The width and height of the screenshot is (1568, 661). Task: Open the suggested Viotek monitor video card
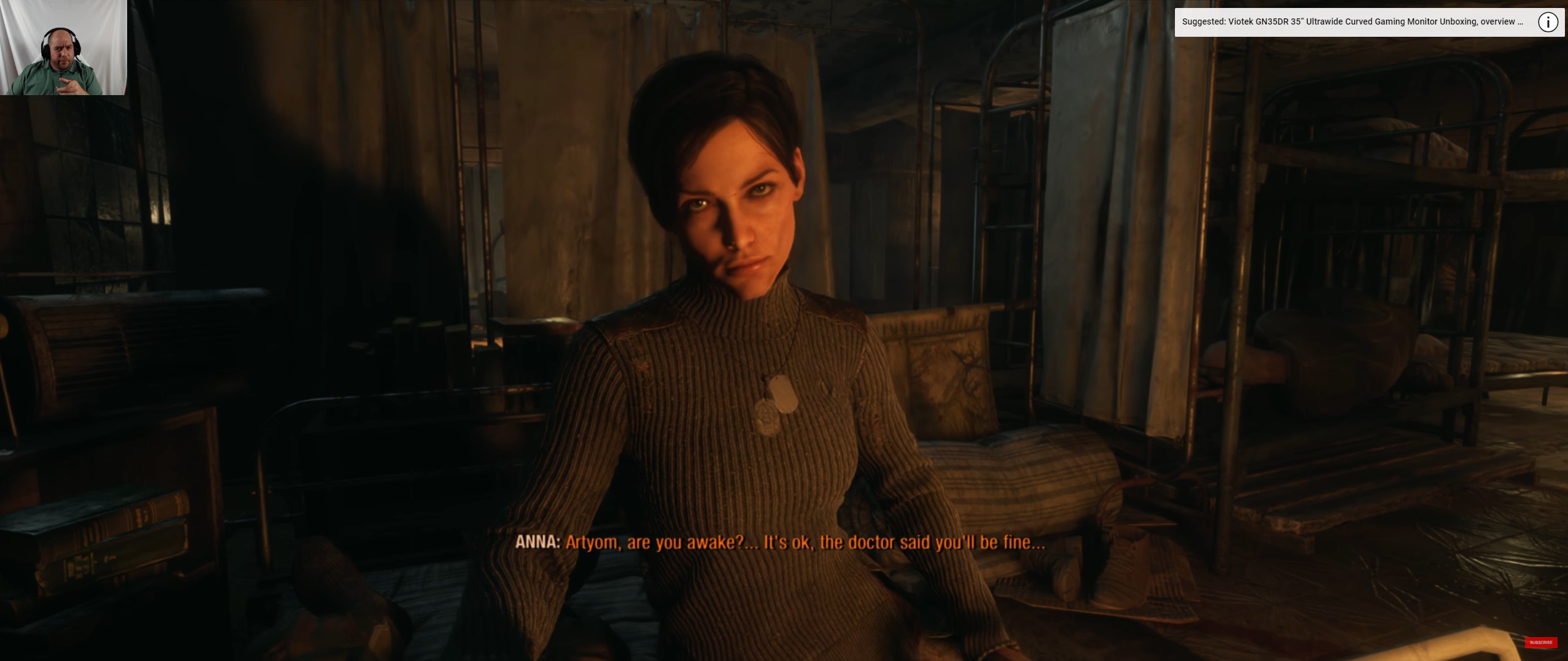[1352, 22]
